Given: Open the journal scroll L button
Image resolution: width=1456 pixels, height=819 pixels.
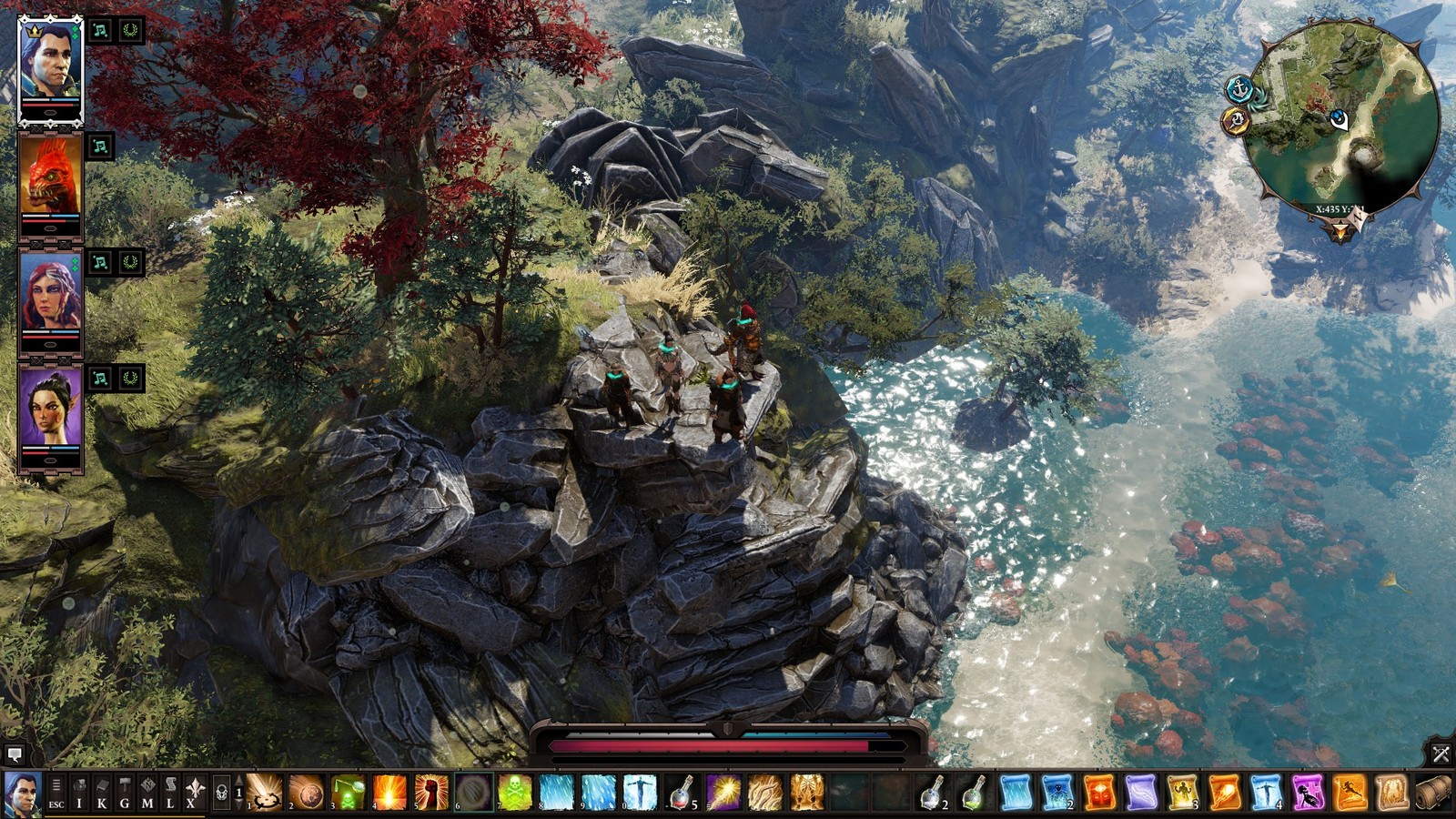Looking at the screenshot, I should 170,794.
